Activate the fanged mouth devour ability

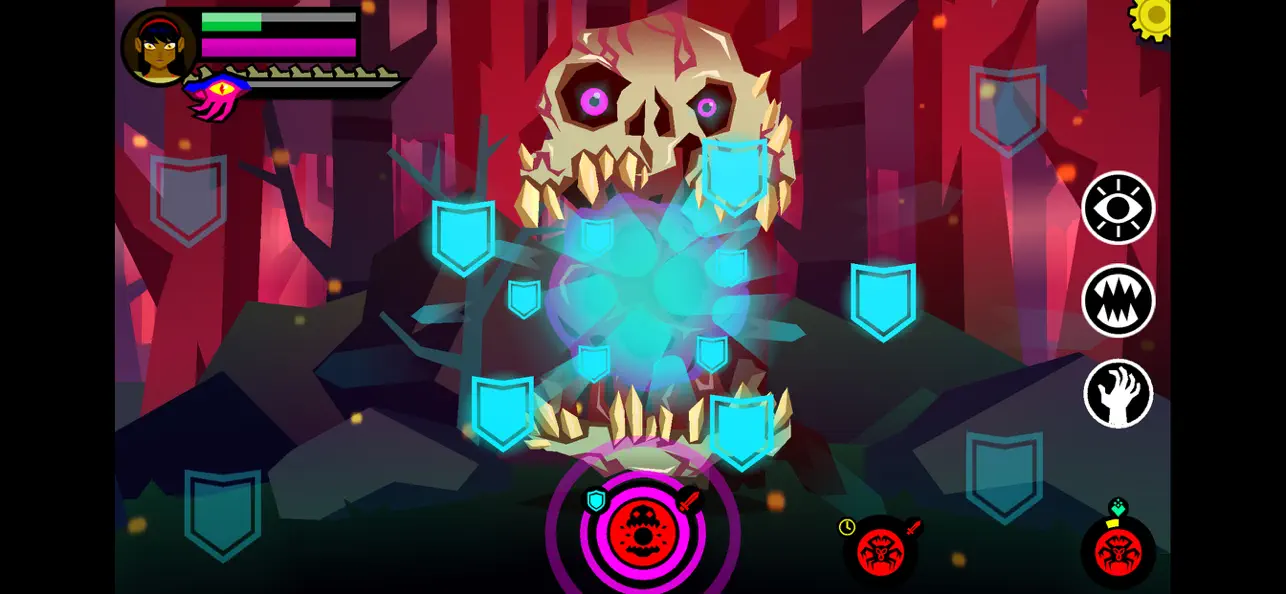click(1118, 300)
